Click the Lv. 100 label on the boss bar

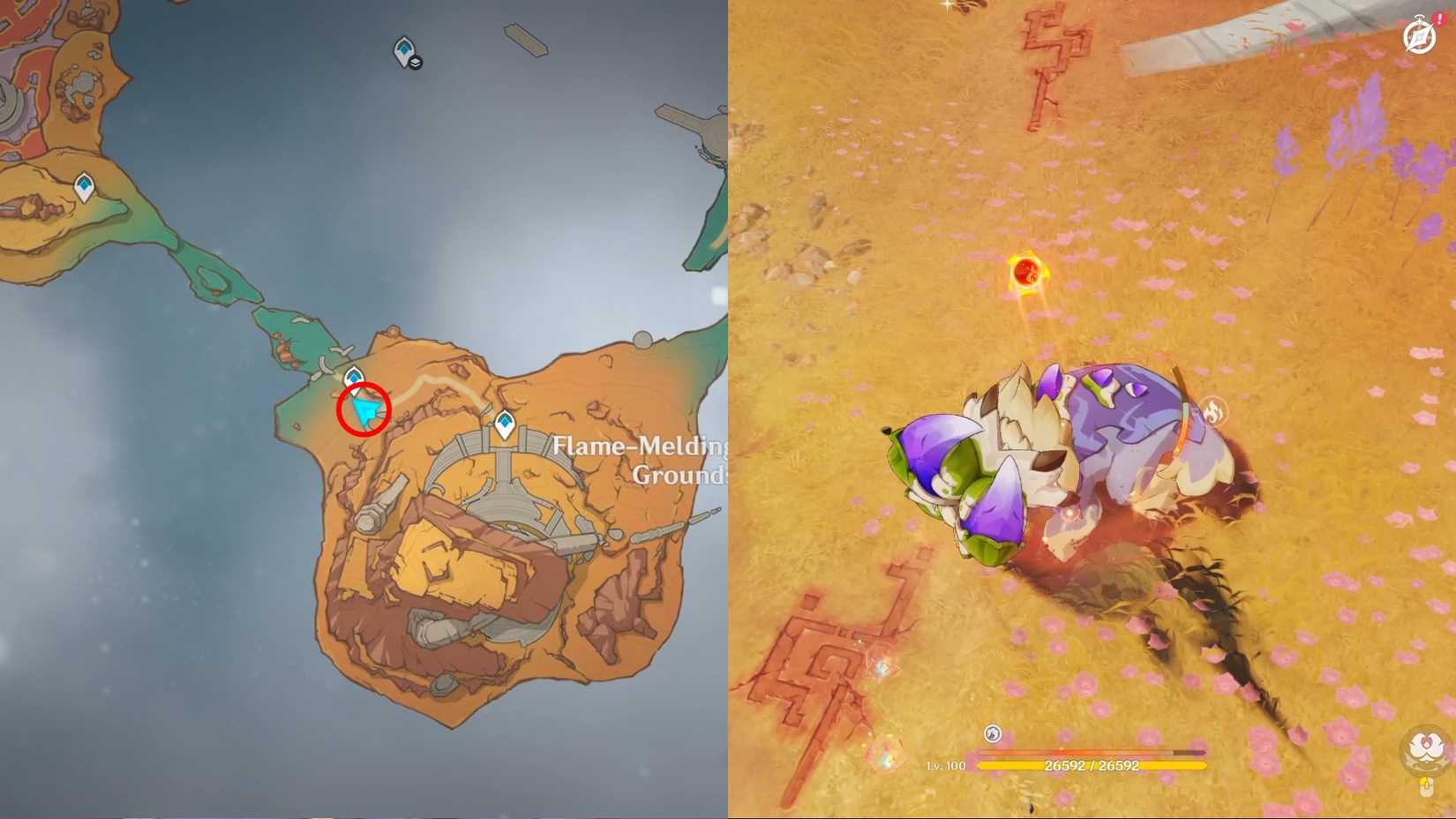[949, 765]
